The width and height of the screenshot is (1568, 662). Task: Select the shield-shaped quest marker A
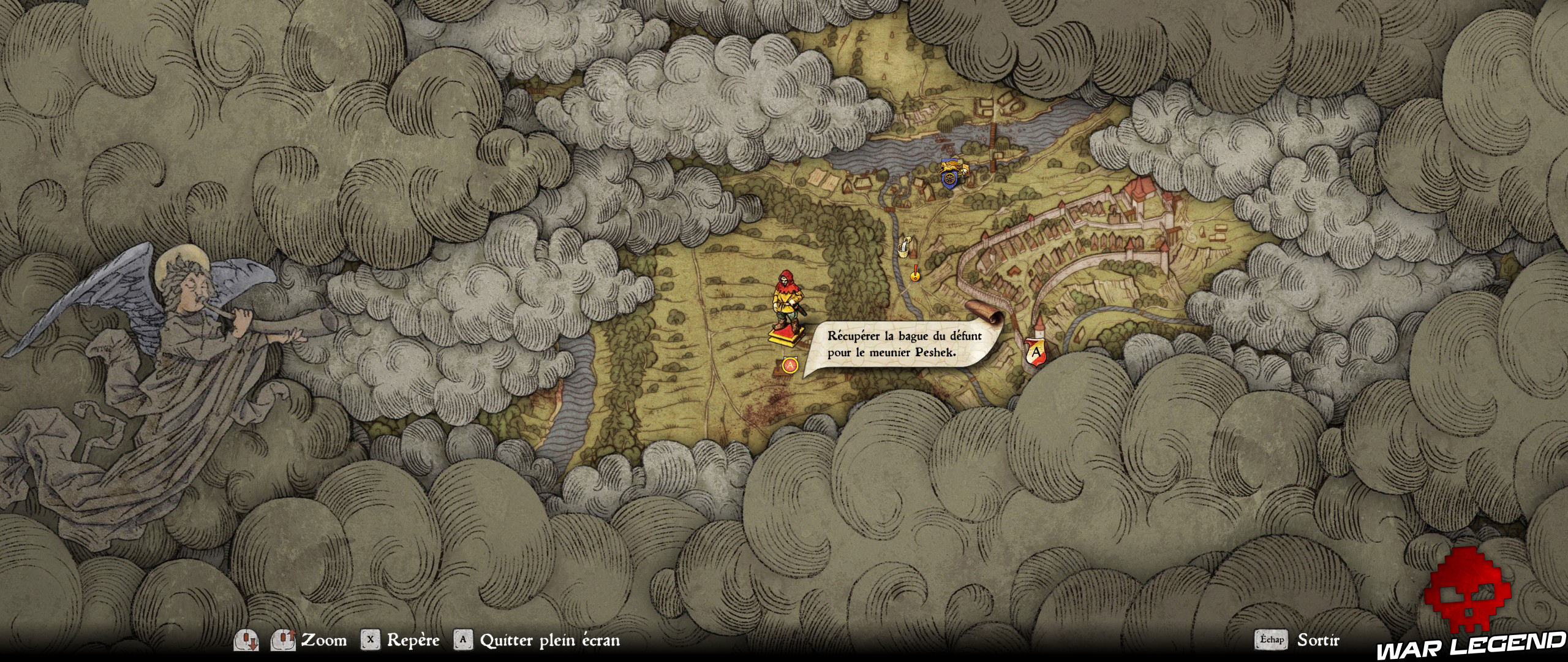1036,353
